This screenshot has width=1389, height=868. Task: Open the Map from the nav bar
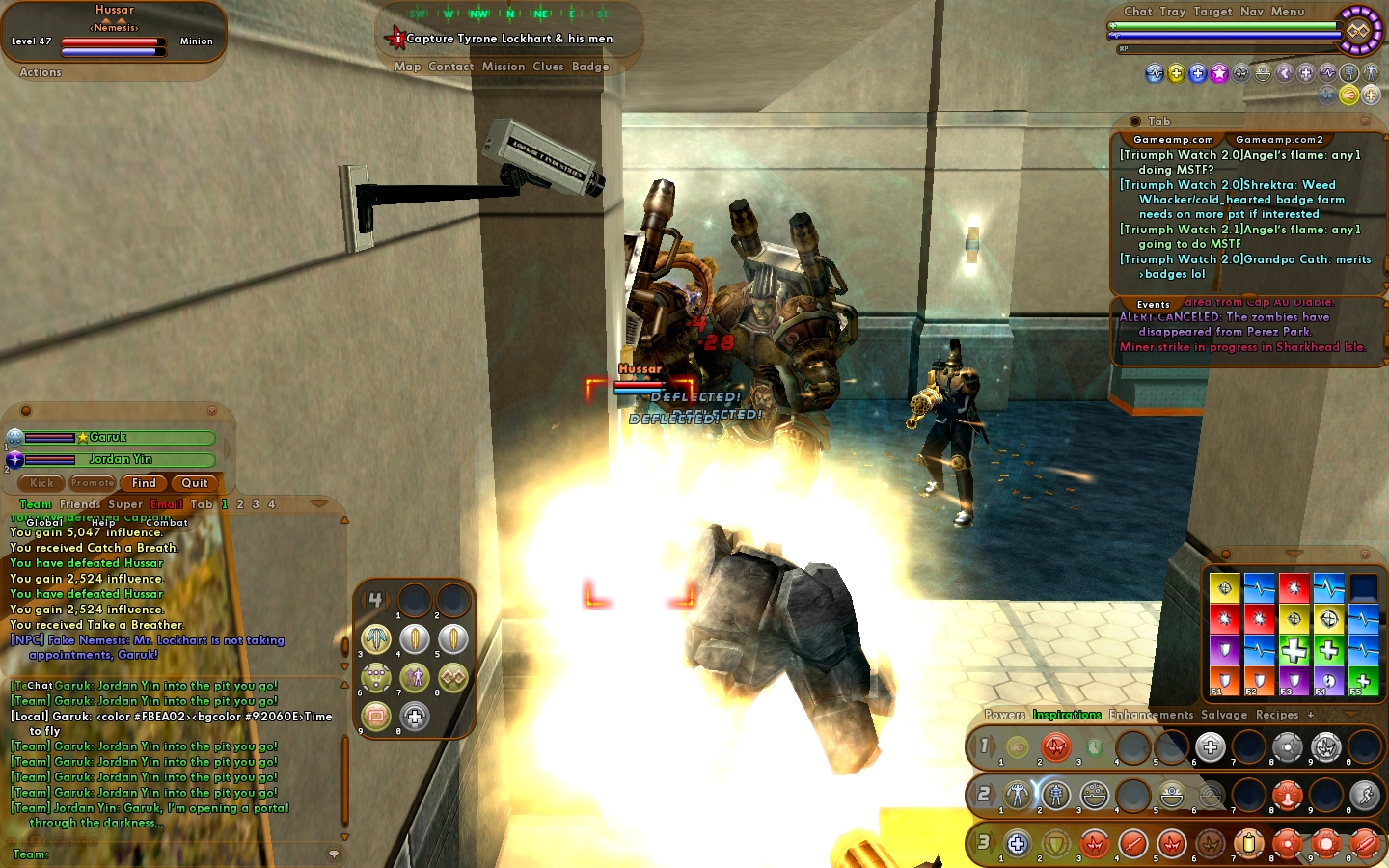click(x=407, y=67)
